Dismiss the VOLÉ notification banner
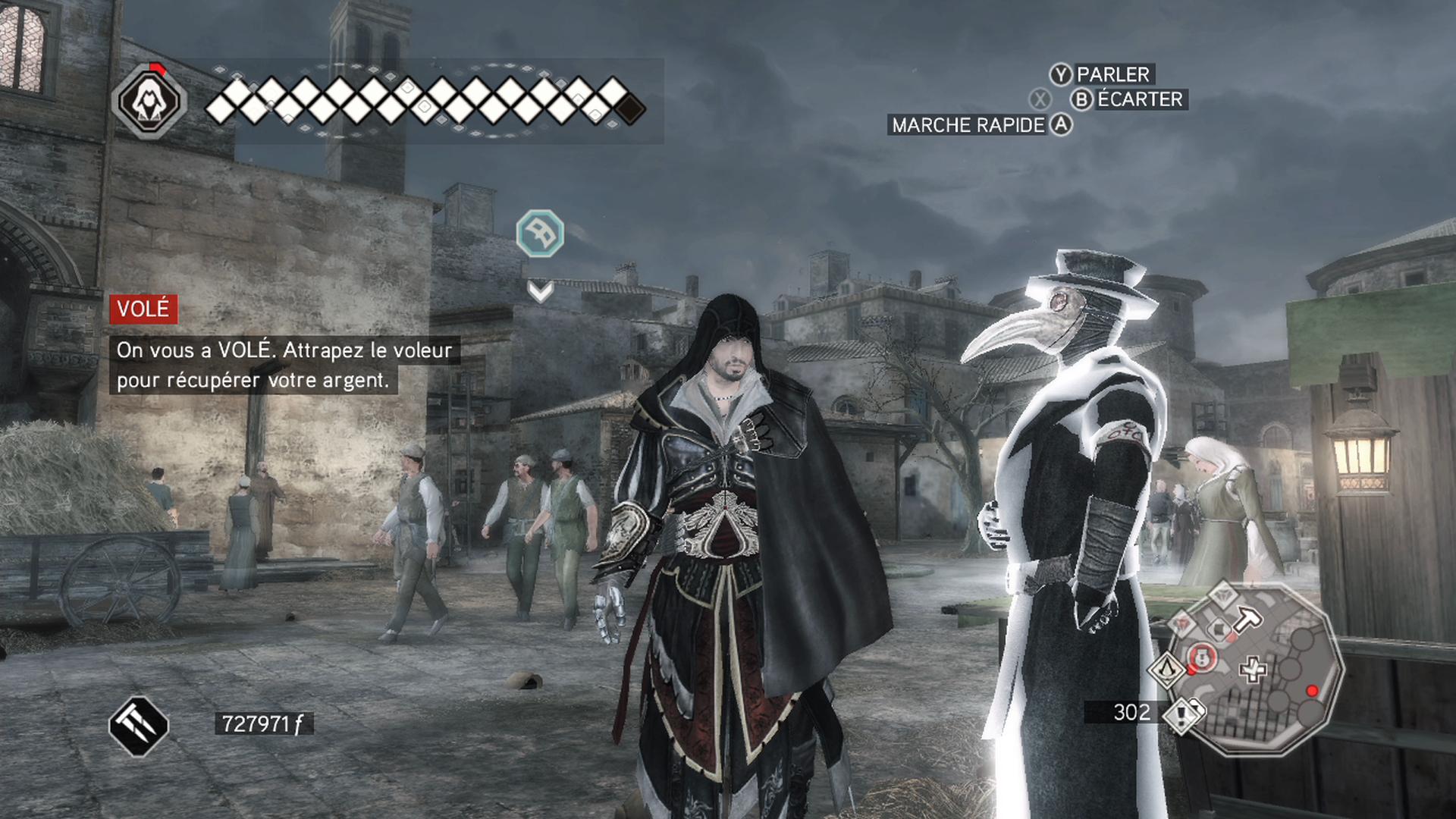 [x=142, y=309]
